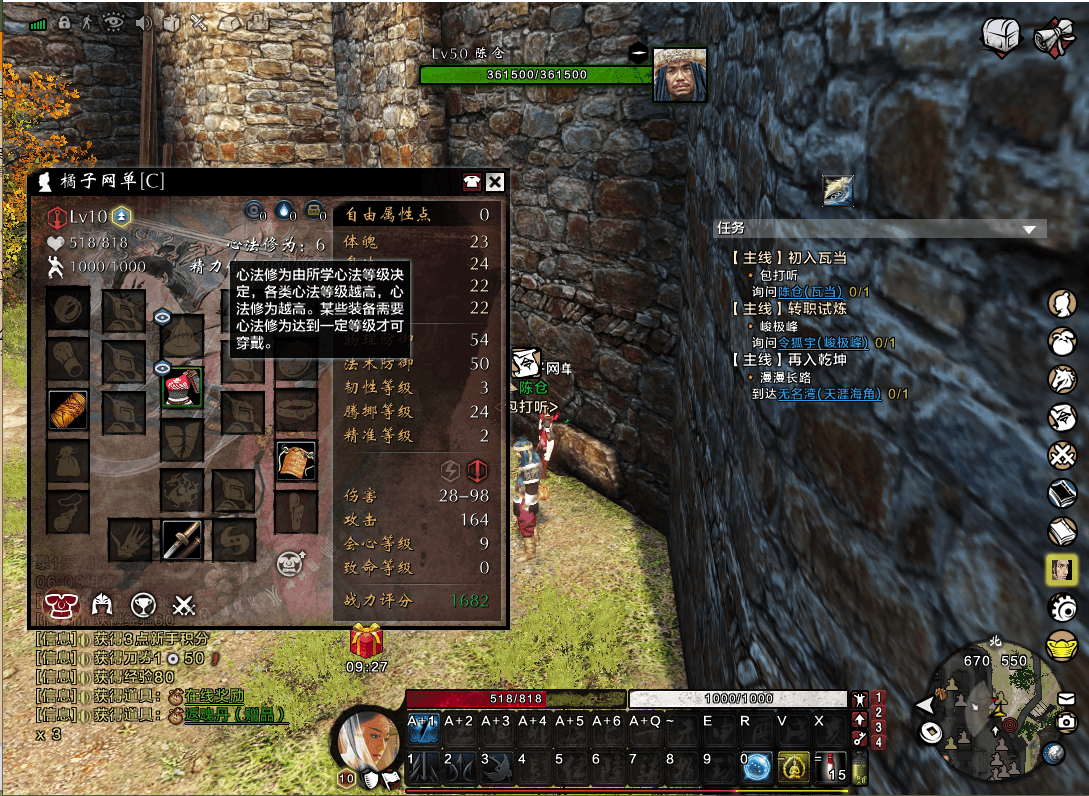Viewport: 1089px width, 796px height.
Task: Use the golden meditation skill icon
Action: pos(794,767)
